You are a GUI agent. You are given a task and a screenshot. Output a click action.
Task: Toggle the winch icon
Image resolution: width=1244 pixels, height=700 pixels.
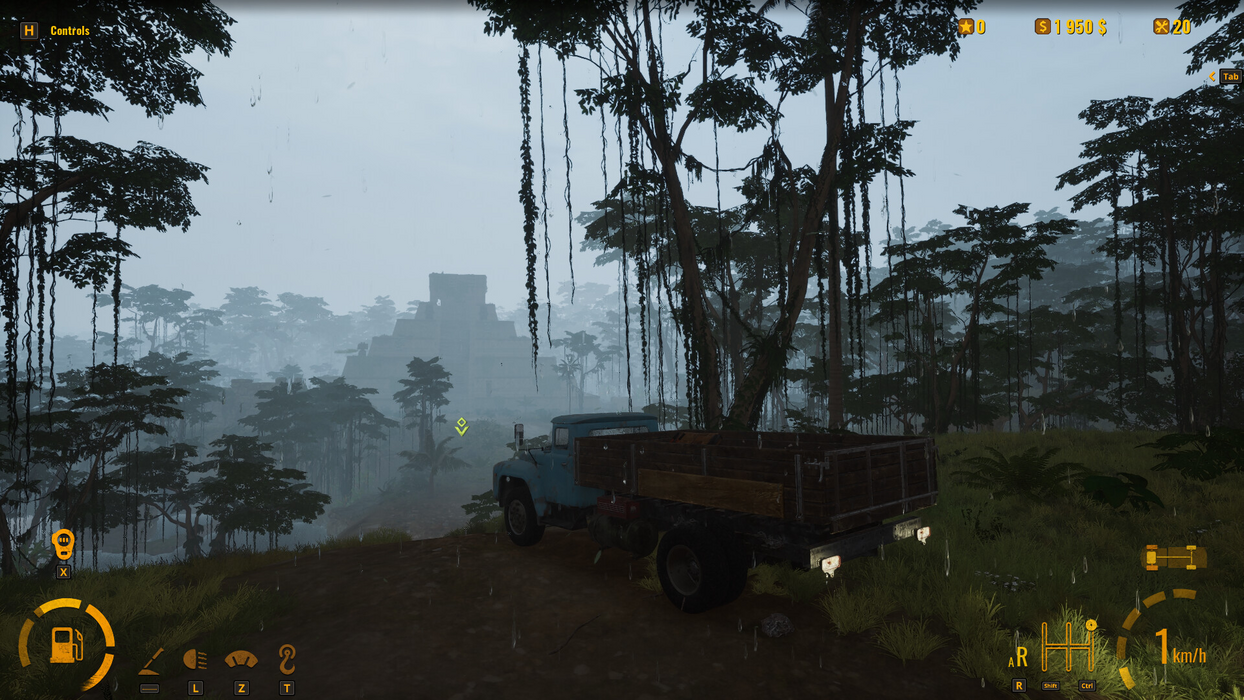[x=63, y=545]
